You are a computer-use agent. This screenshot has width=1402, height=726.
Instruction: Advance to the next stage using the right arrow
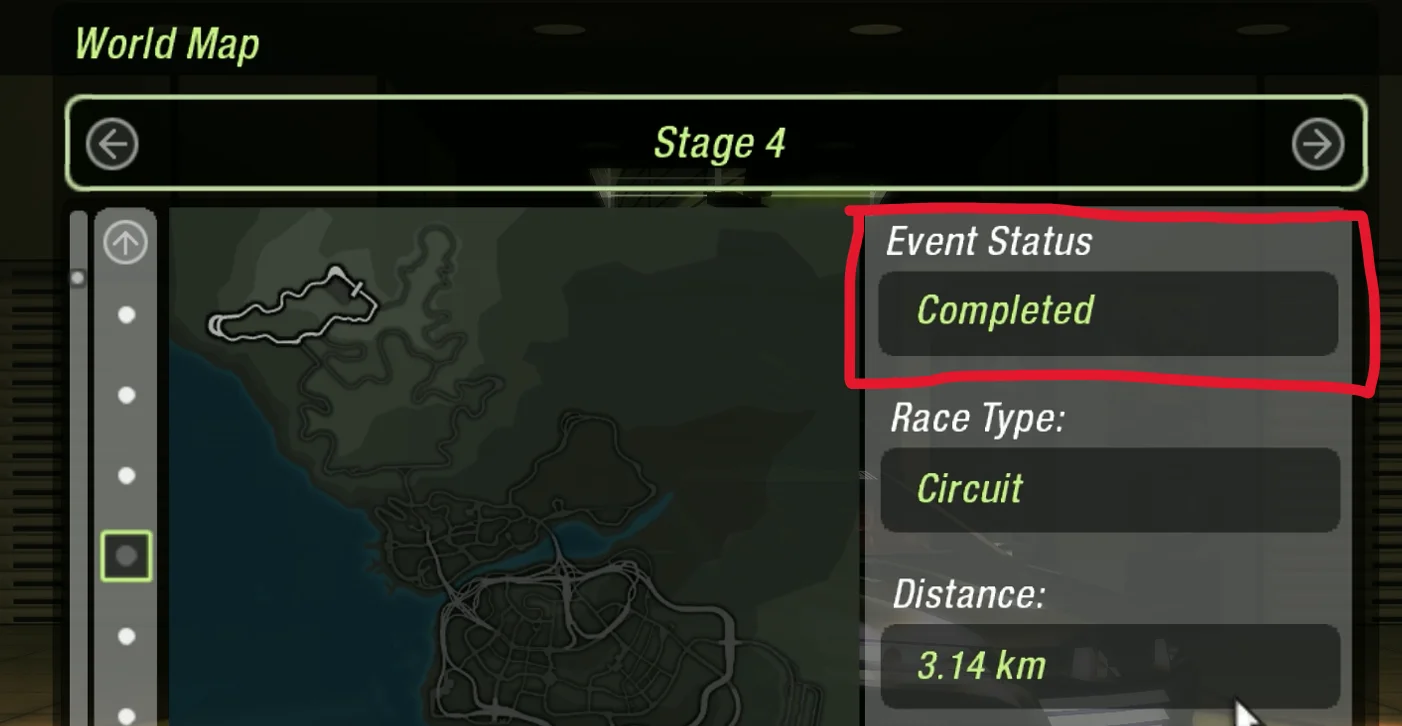(1317, 144)
